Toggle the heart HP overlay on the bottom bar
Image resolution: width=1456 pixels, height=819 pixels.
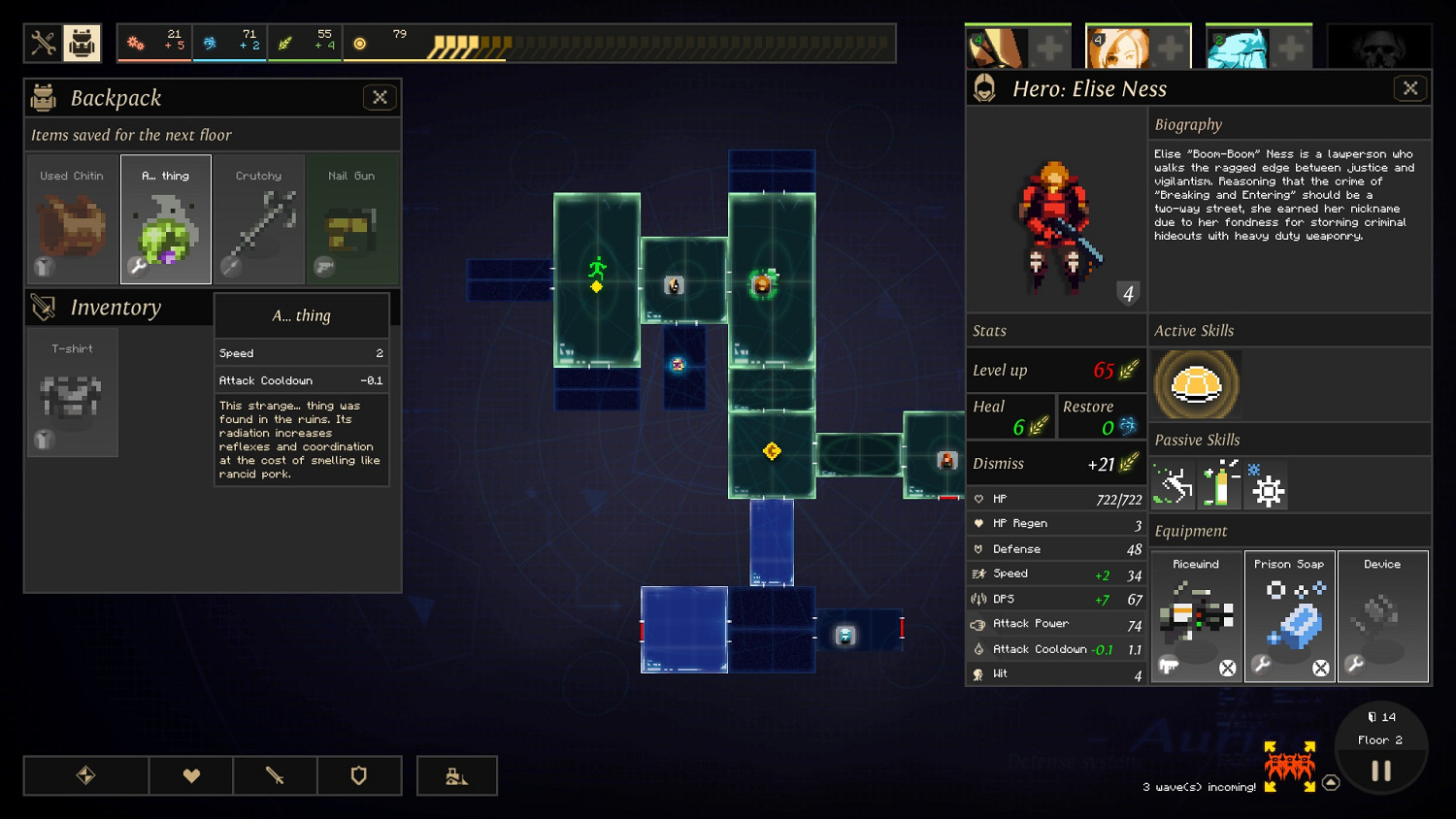click(190, 775)
